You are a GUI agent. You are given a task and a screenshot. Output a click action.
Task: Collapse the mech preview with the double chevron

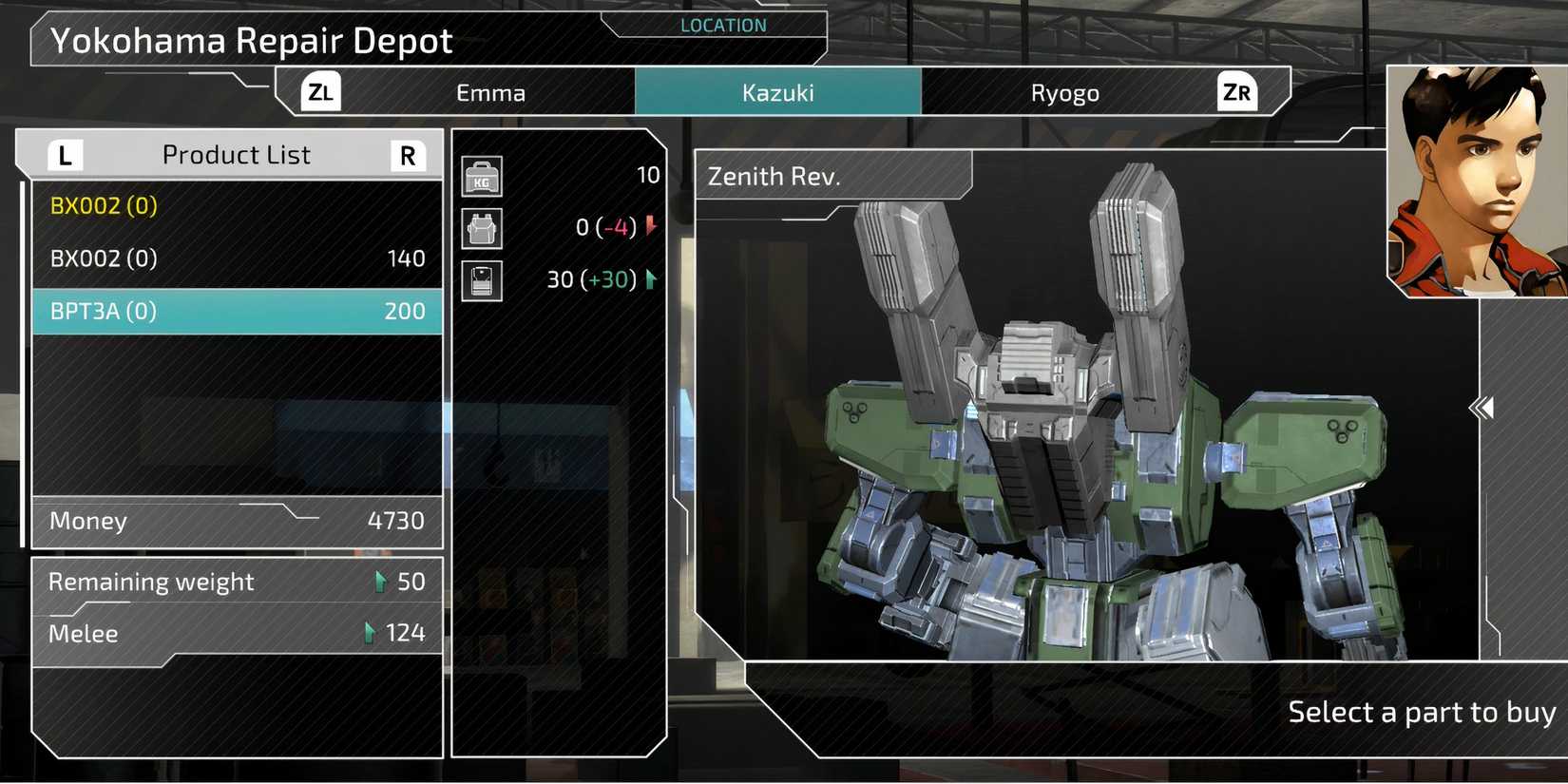coord(1482,408)
